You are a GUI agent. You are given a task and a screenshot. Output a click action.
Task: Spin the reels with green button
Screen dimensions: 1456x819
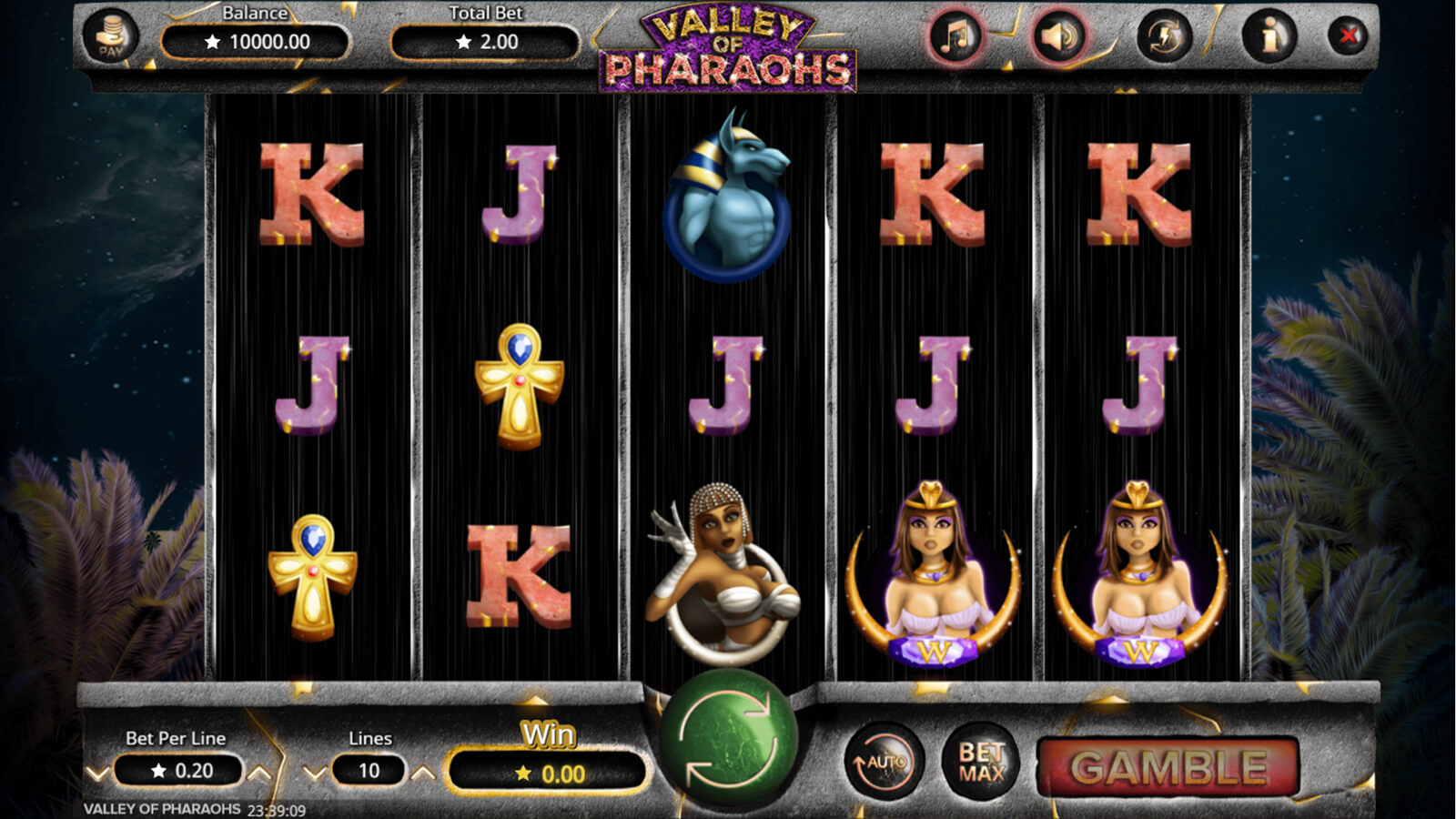coord(728,739)
